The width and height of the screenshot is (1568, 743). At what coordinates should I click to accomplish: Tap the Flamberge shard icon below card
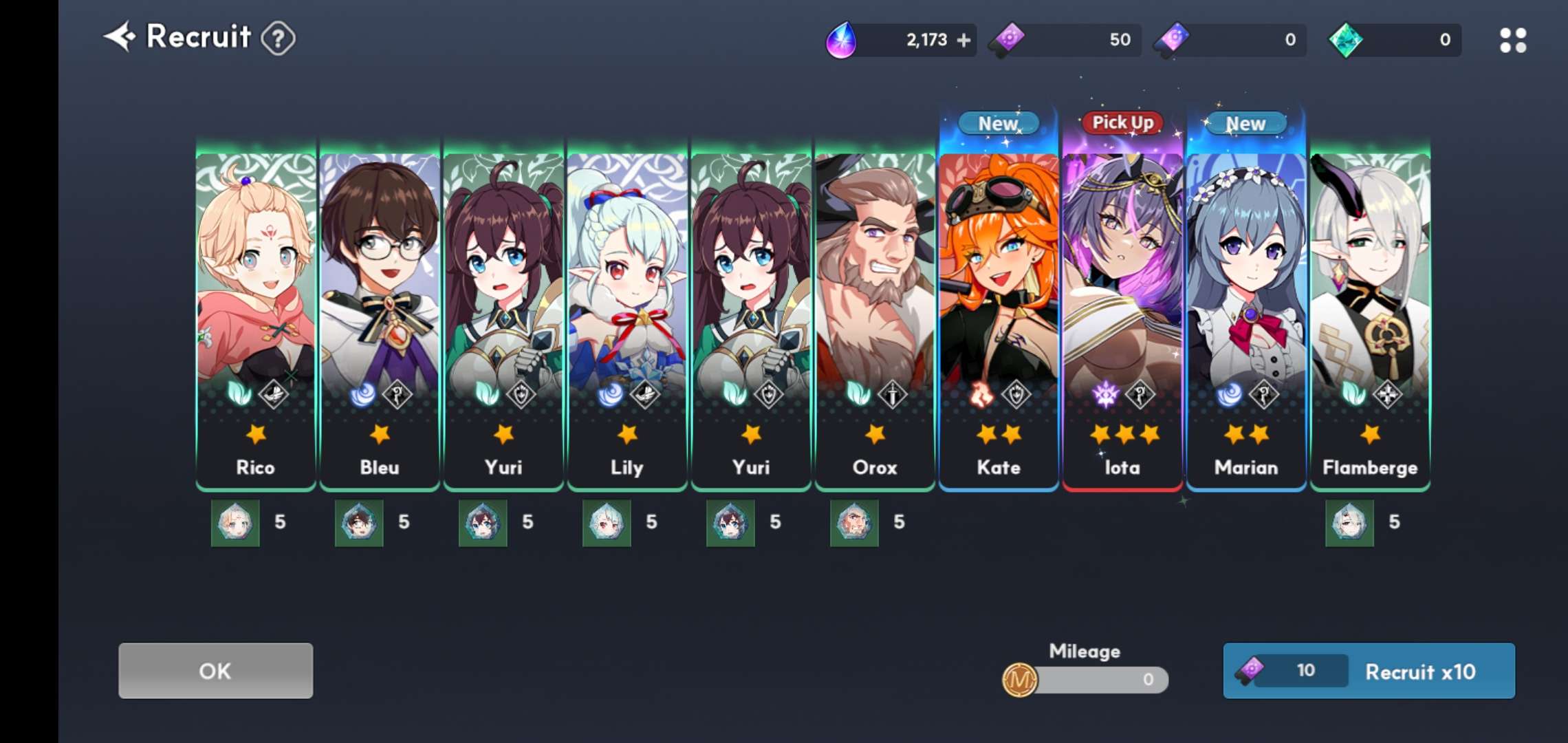tap(1349, 523)
